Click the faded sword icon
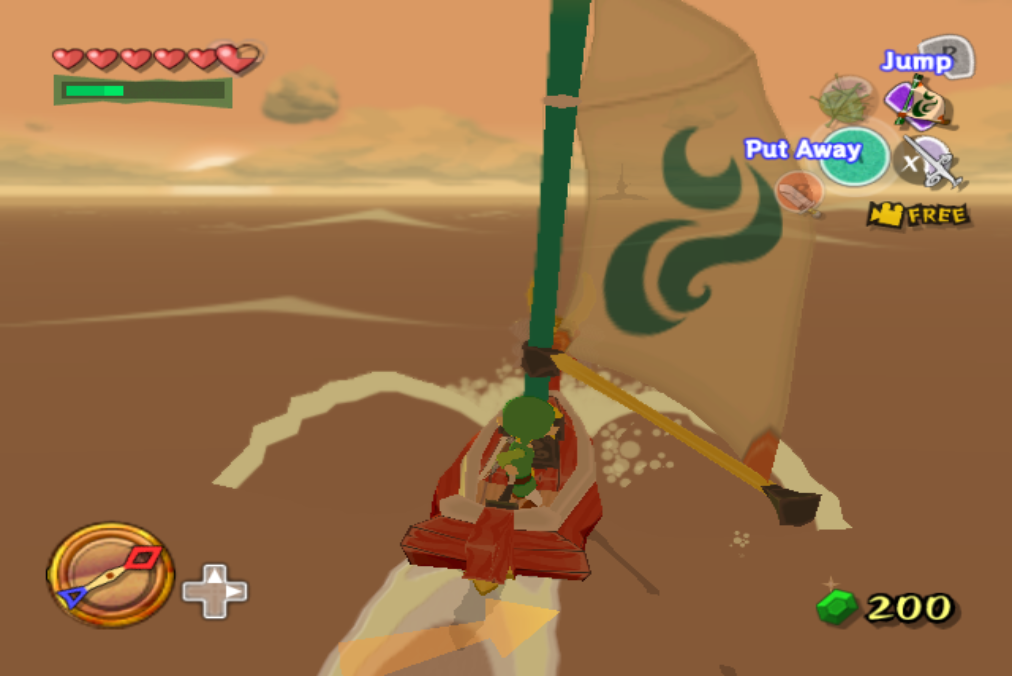The image size is (1012, 676). [800, 192]
